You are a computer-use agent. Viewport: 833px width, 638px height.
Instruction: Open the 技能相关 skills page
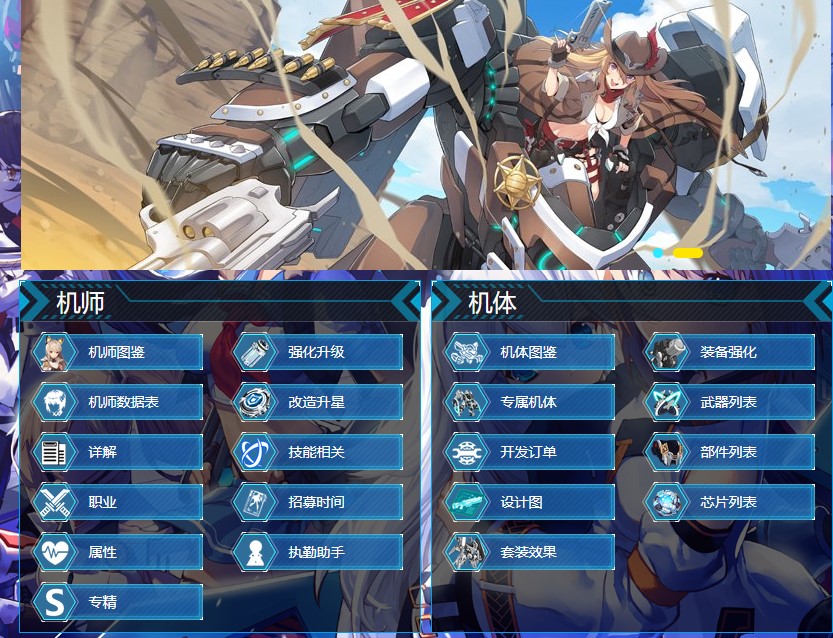click(x=317, y=452)
